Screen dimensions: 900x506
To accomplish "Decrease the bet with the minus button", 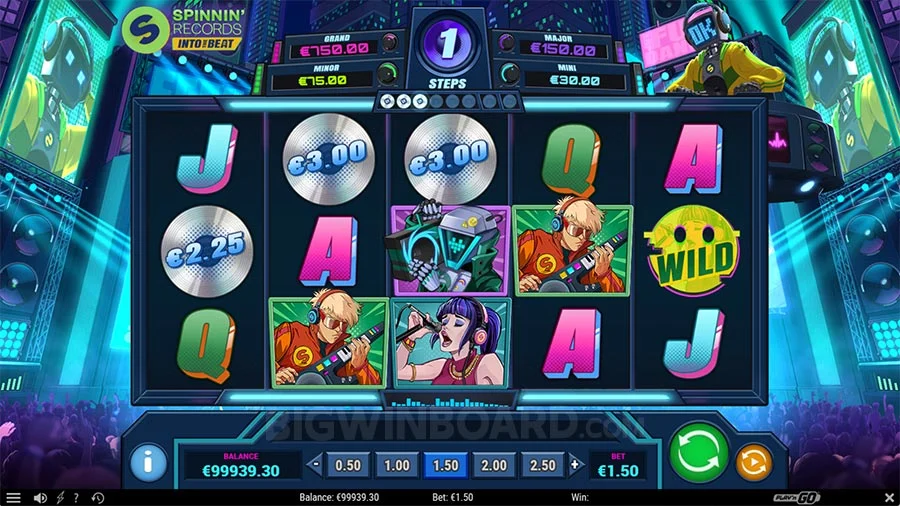I will (x=315, y=465).
